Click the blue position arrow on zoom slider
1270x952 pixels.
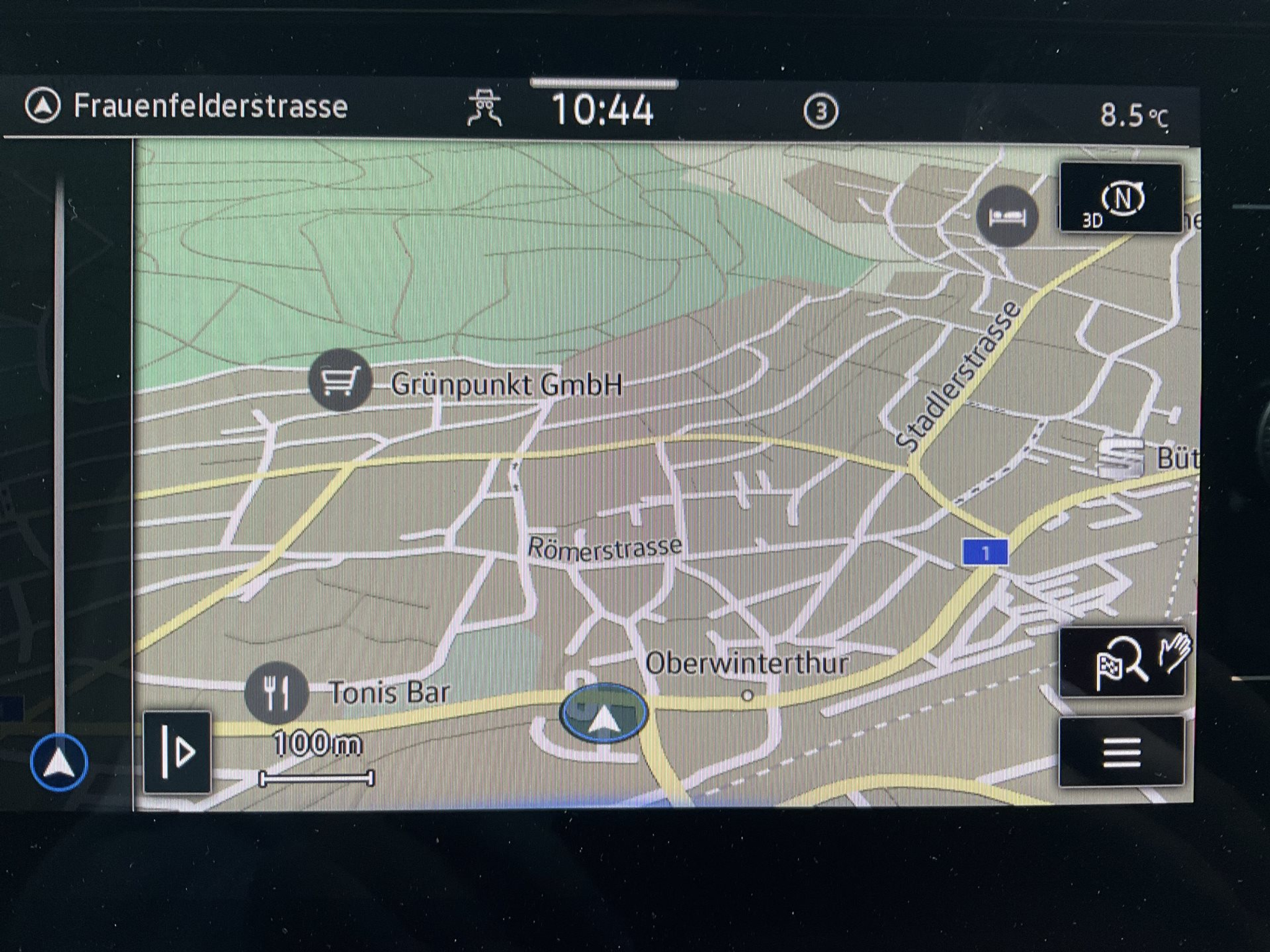point(60,762)
